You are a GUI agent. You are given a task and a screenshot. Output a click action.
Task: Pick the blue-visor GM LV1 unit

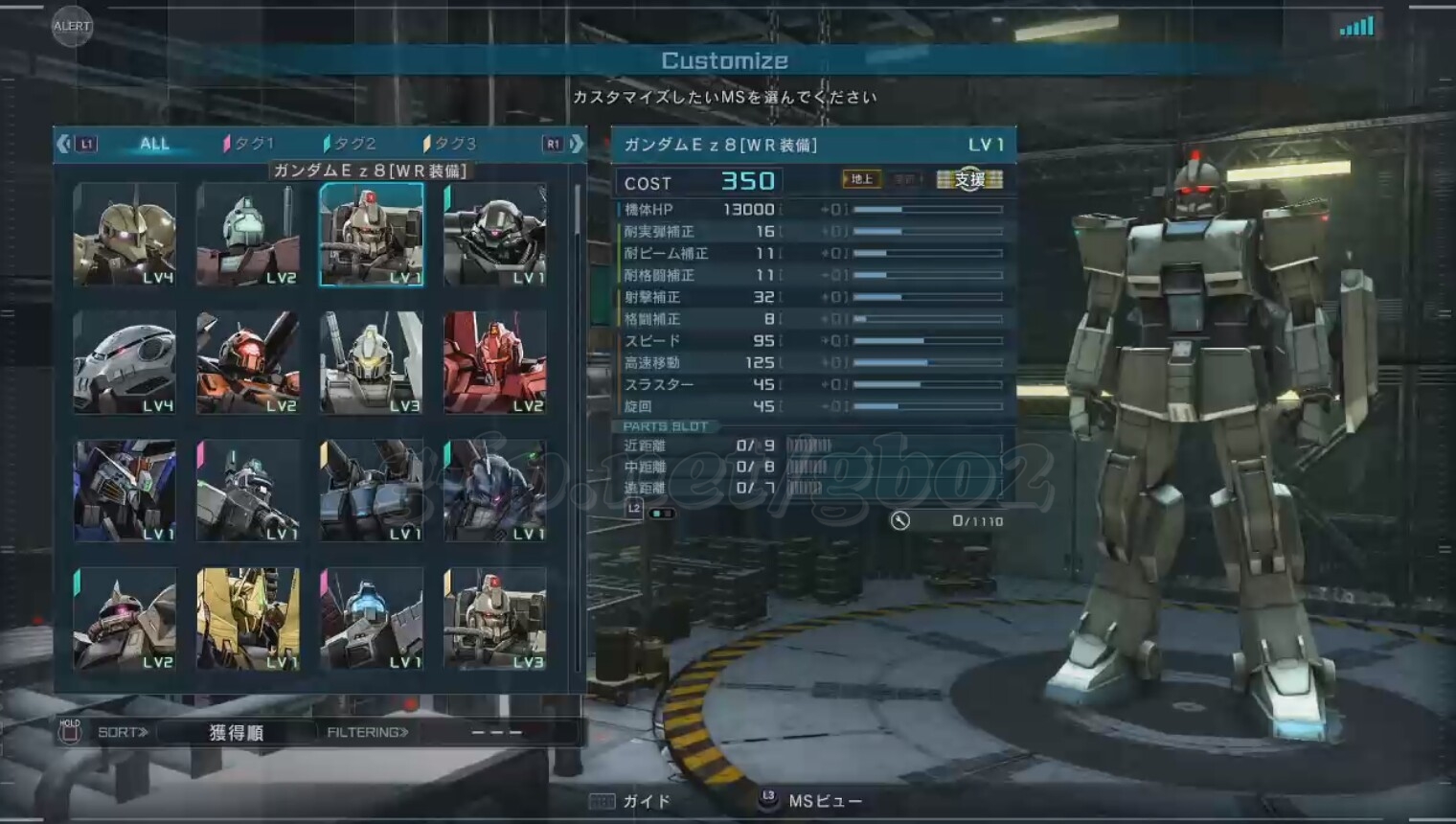pos(372,619)
